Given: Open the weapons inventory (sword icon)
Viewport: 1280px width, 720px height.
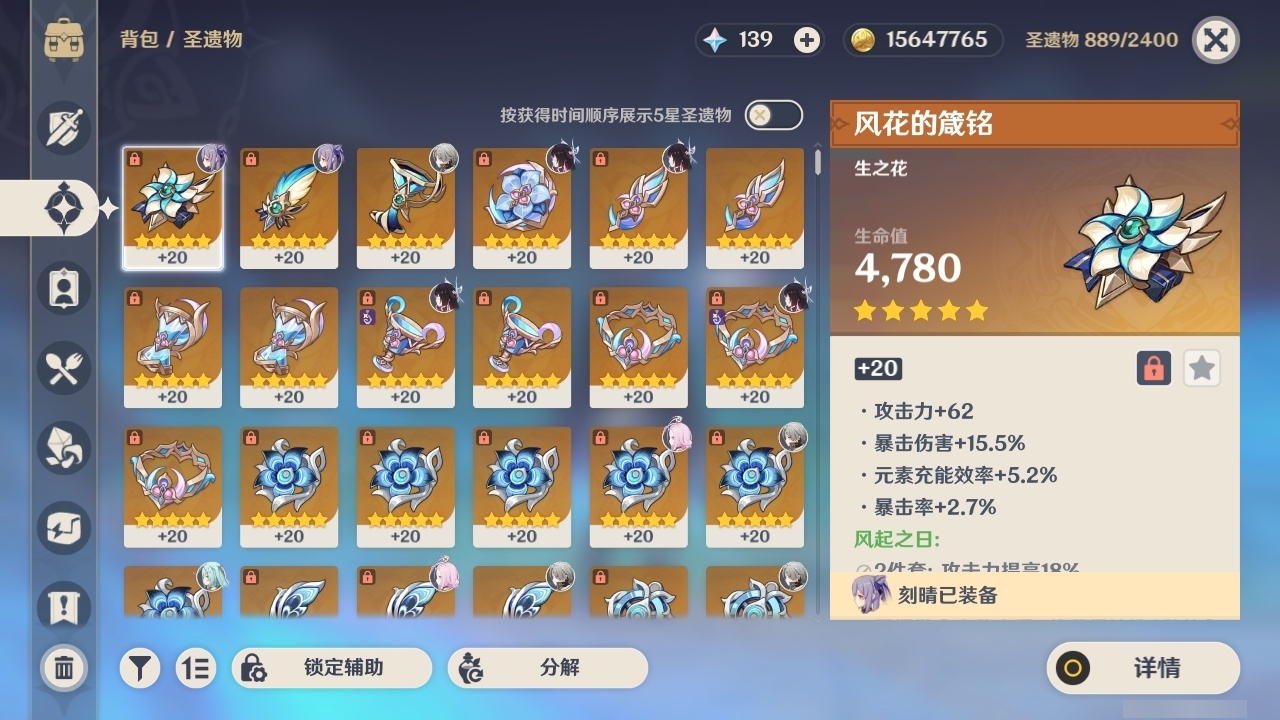Looking at the screenshot, I should [62, 127].
